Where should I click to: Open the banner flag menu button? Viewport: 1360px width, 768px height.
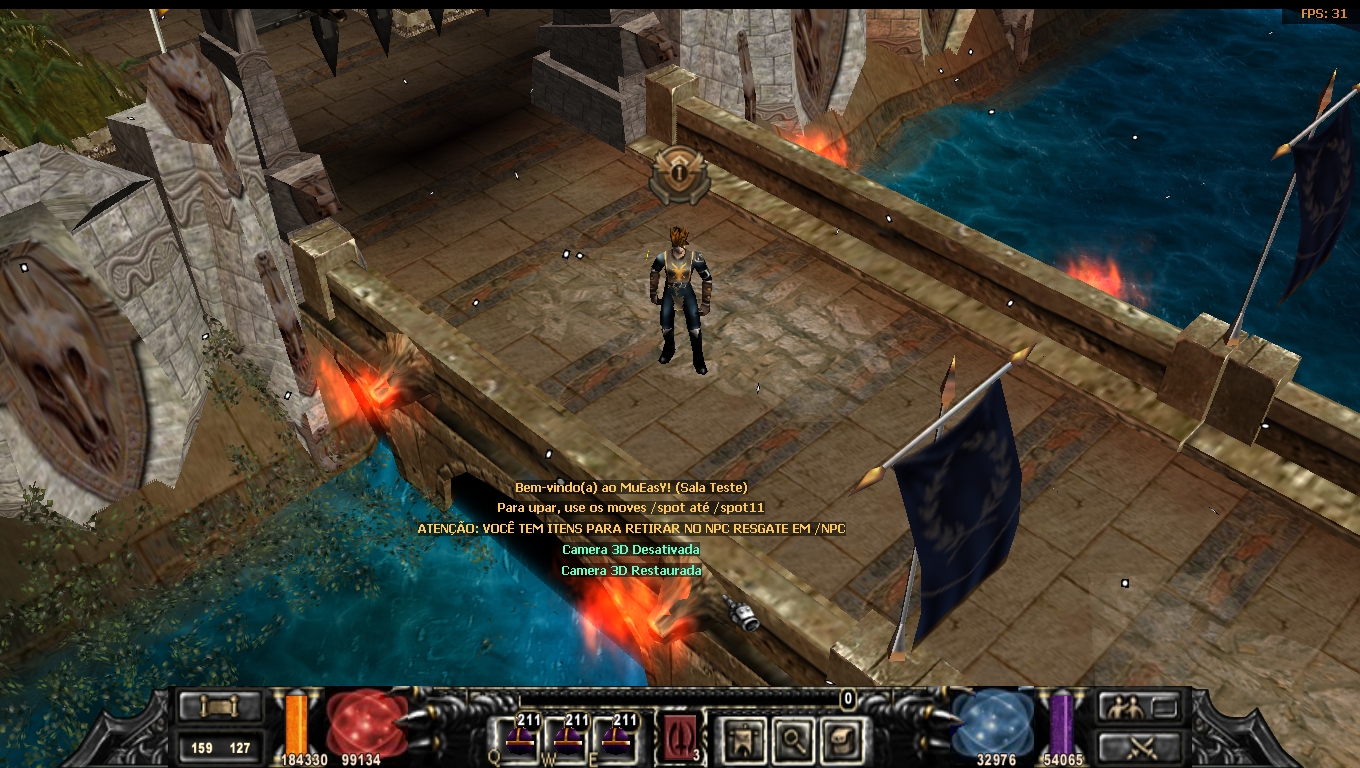point(744,739)
